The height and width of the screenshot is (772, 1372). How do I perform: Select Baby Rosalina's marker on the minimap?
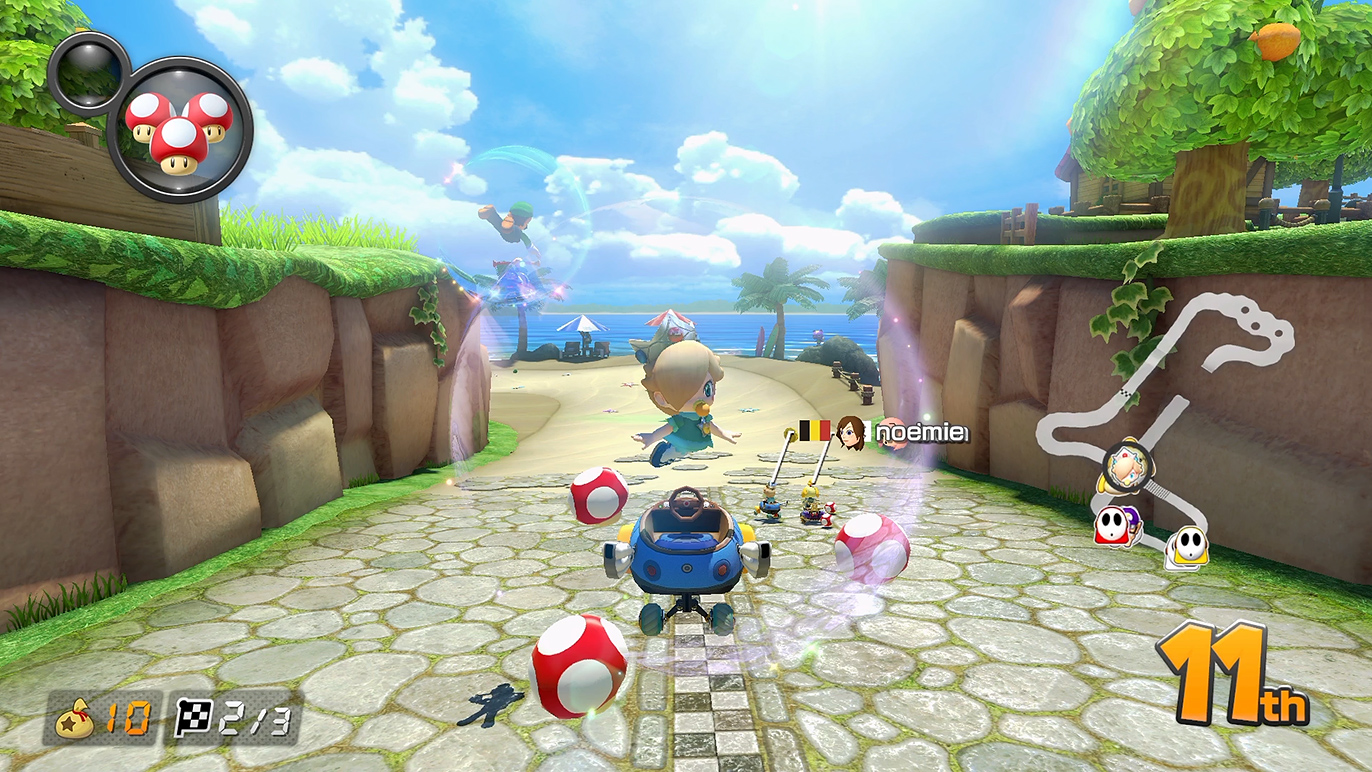(x=1127, y=464)
